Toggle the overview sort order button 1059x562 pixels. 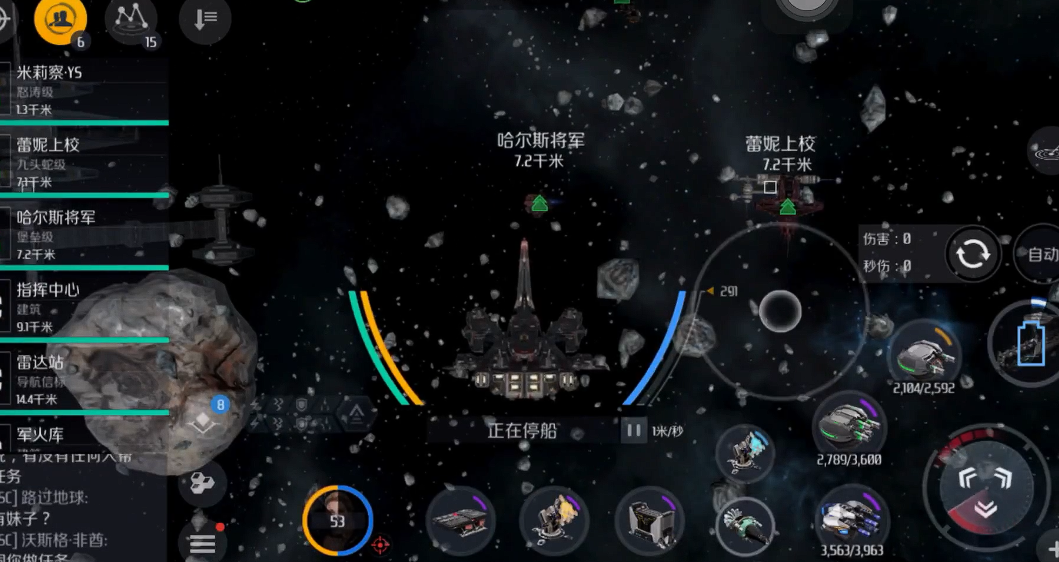(204, 19)
